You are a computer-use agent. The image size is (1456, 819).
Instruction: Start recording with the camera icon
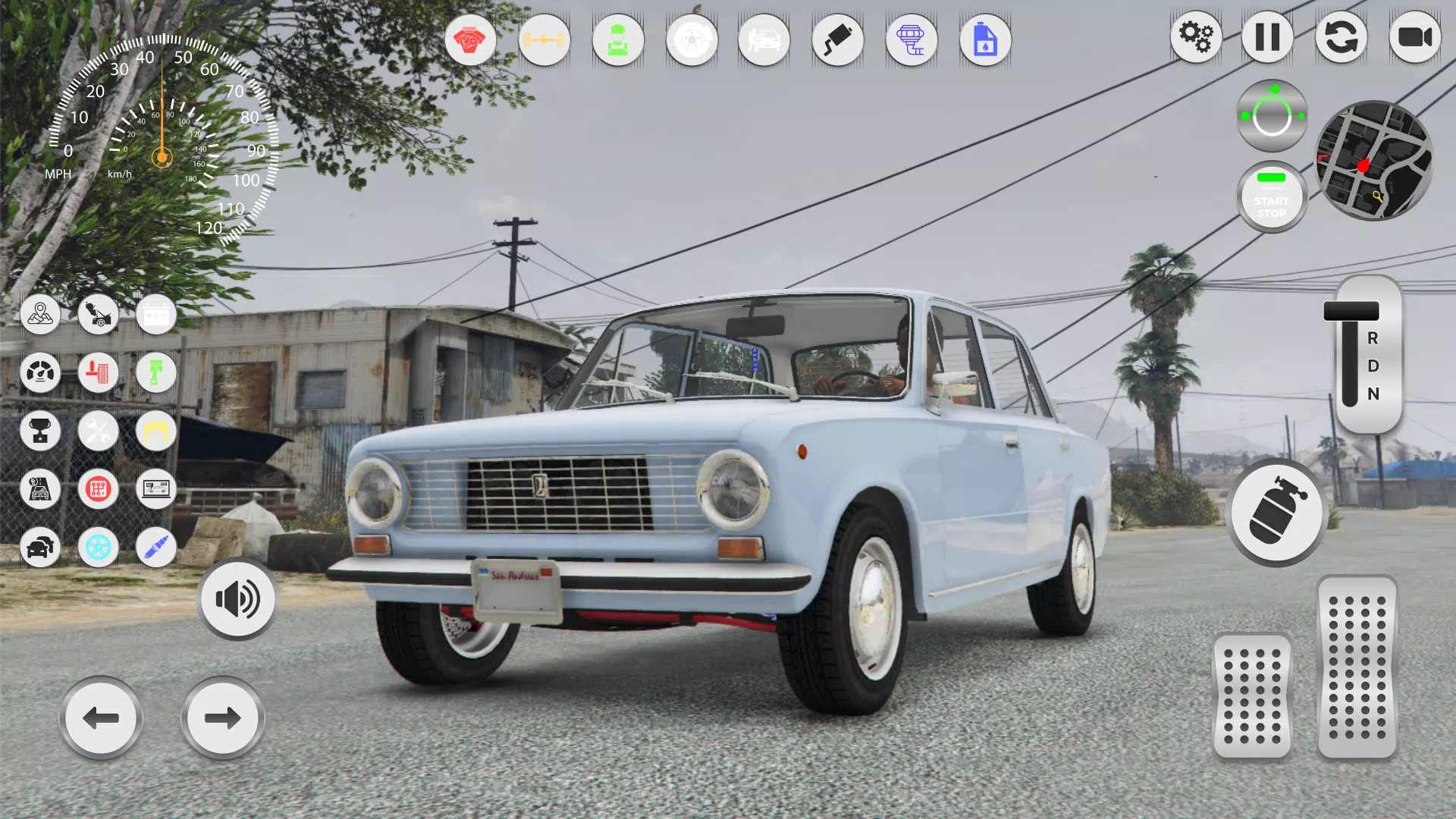[1415, 38]
